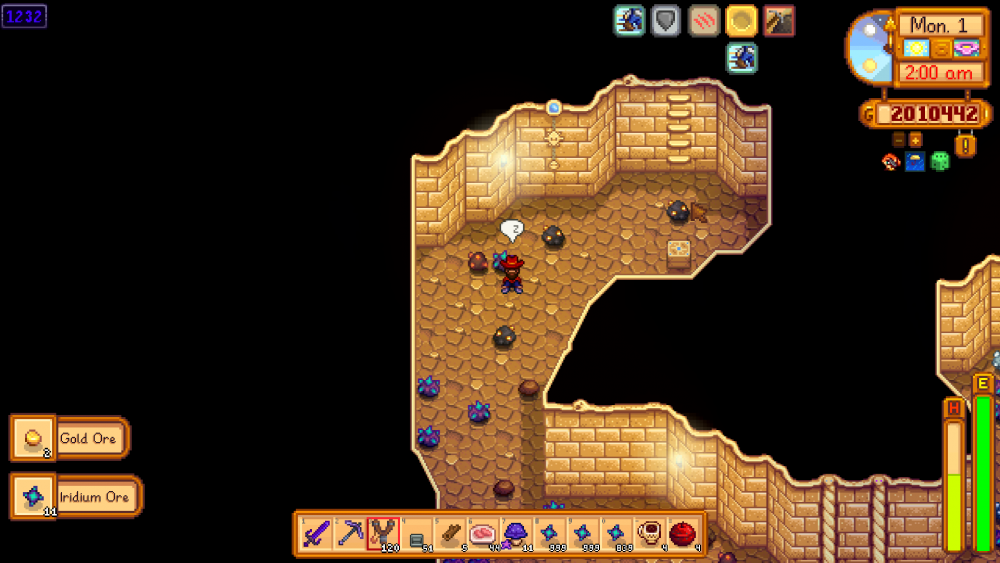Zoom out with the minus button
The width and height of the screenshot is (1000, 563).
click(x=898, y=140)
